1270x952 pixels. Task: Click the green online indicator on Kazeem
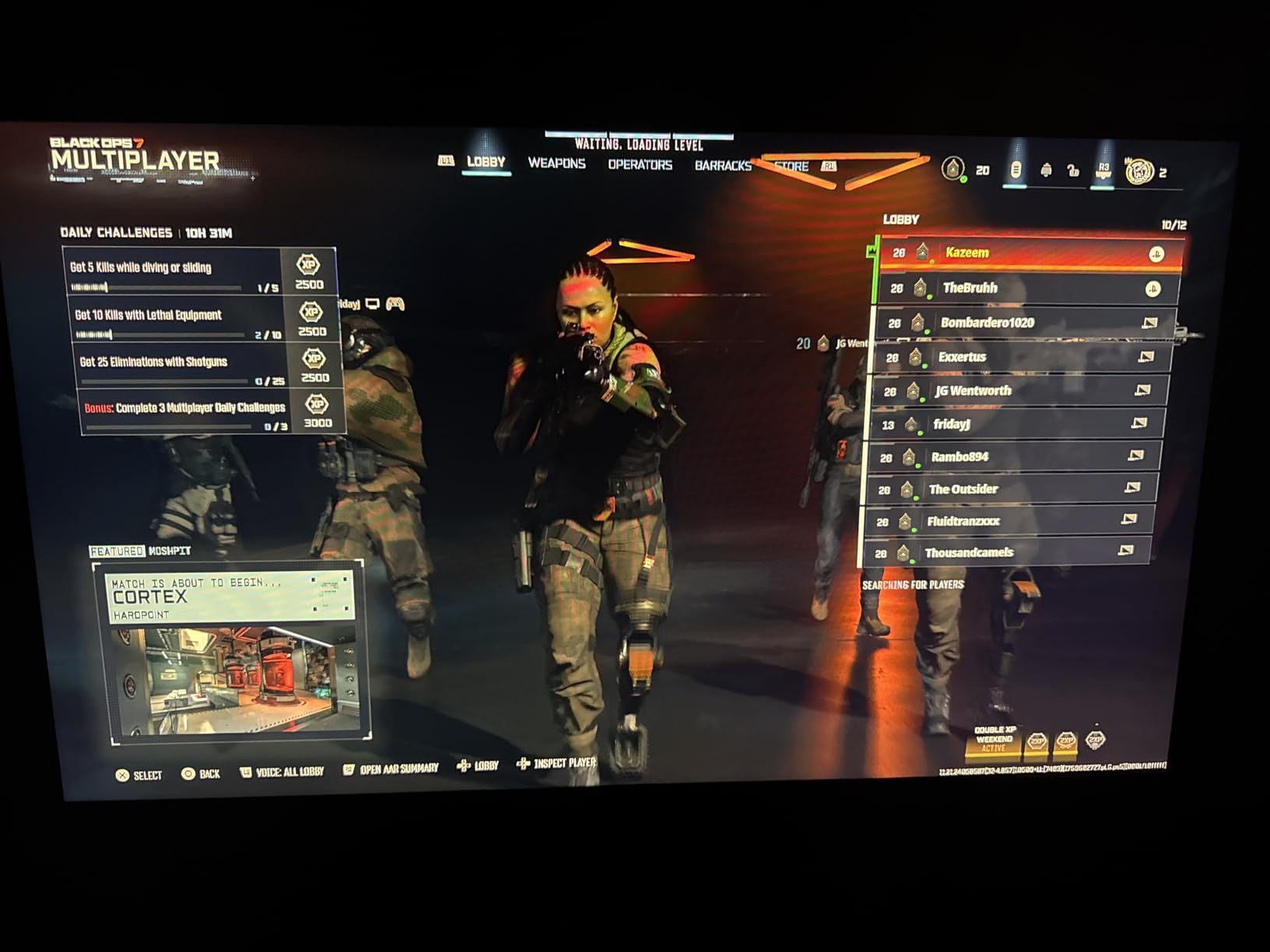click(931, 263)
